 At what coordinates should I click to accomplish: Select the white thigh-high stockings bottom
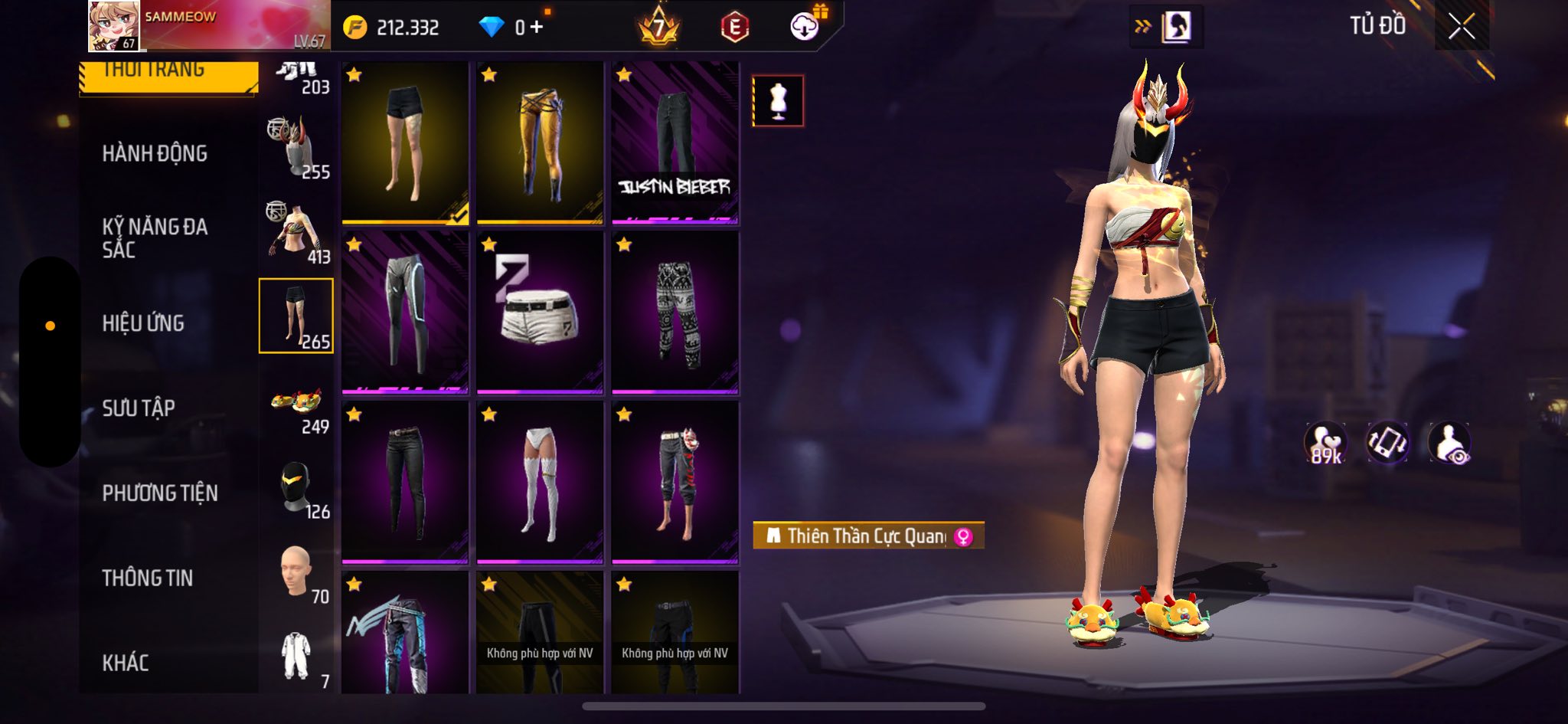pos(540,483)
